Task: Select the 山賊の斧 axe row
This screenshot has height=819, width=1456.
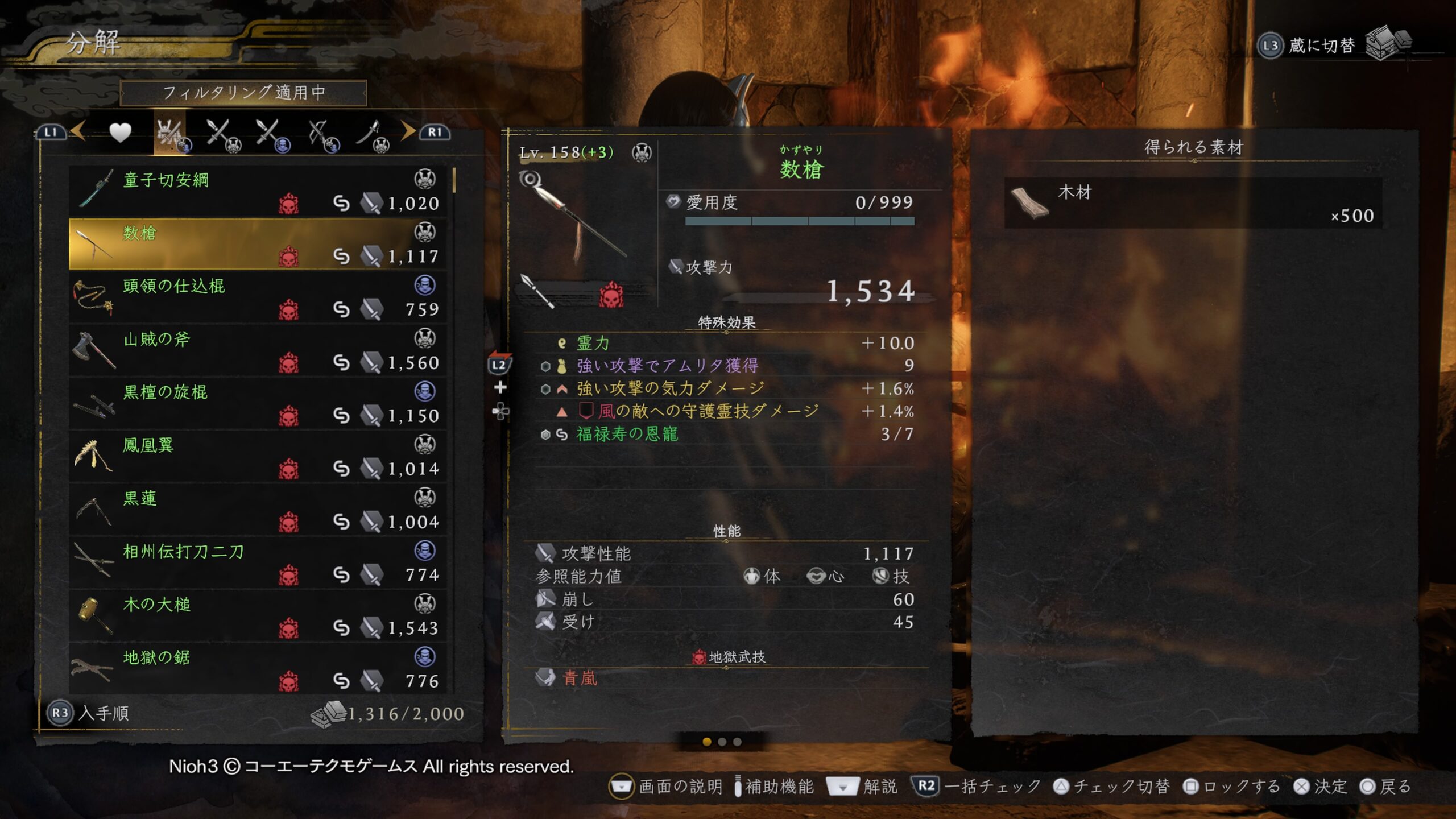Action: pyautogui.click(x=257, y=350)
